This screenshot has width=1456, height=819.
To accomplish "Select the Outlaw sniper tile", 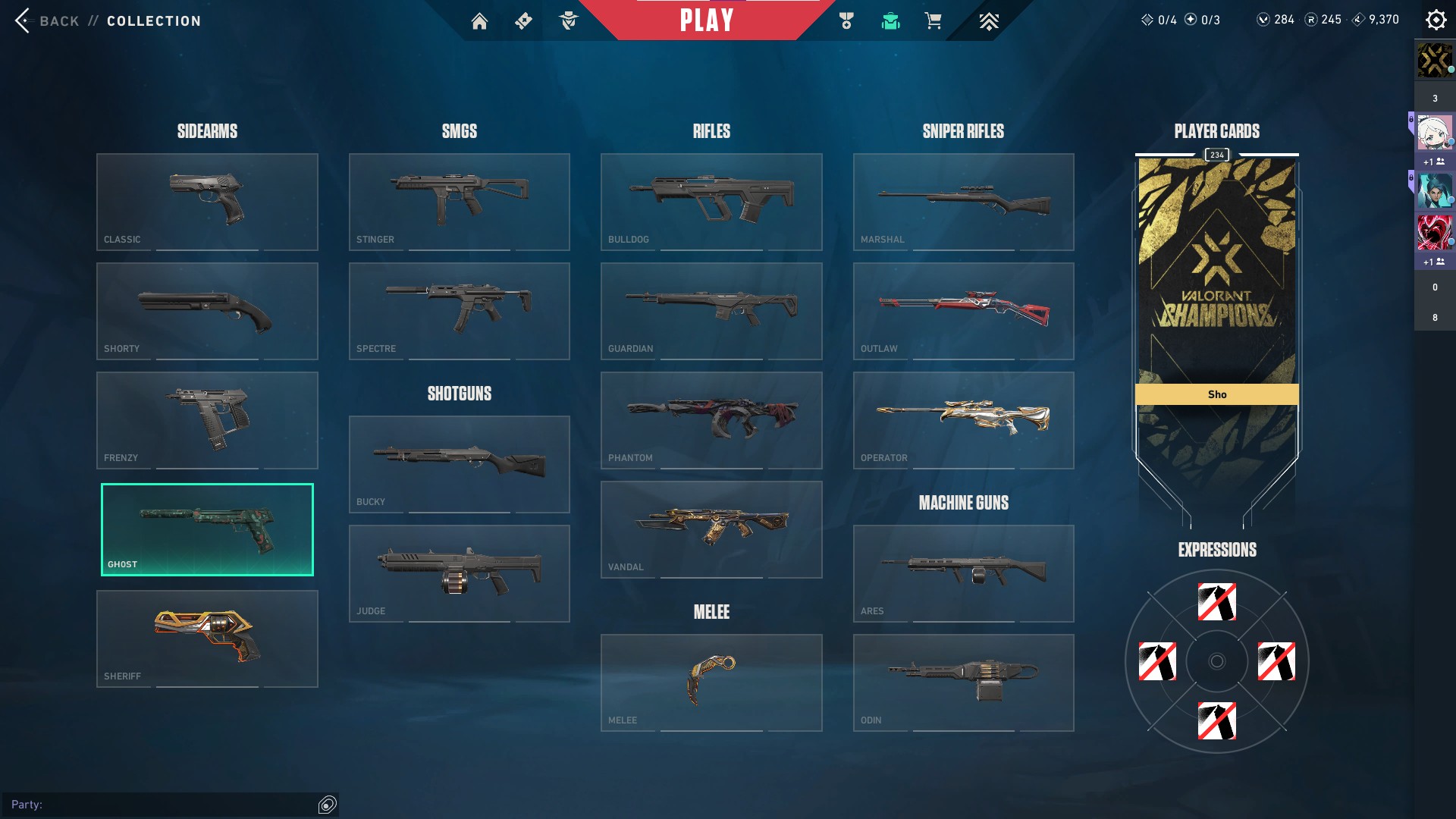I will click(963, 311).
